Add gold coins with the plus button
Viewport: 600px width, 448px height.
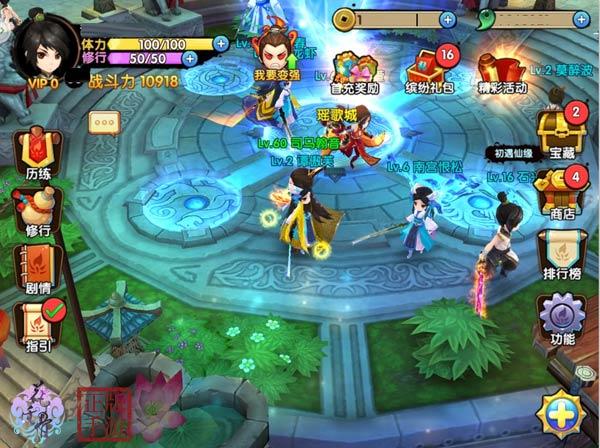(x=447, y=19)
